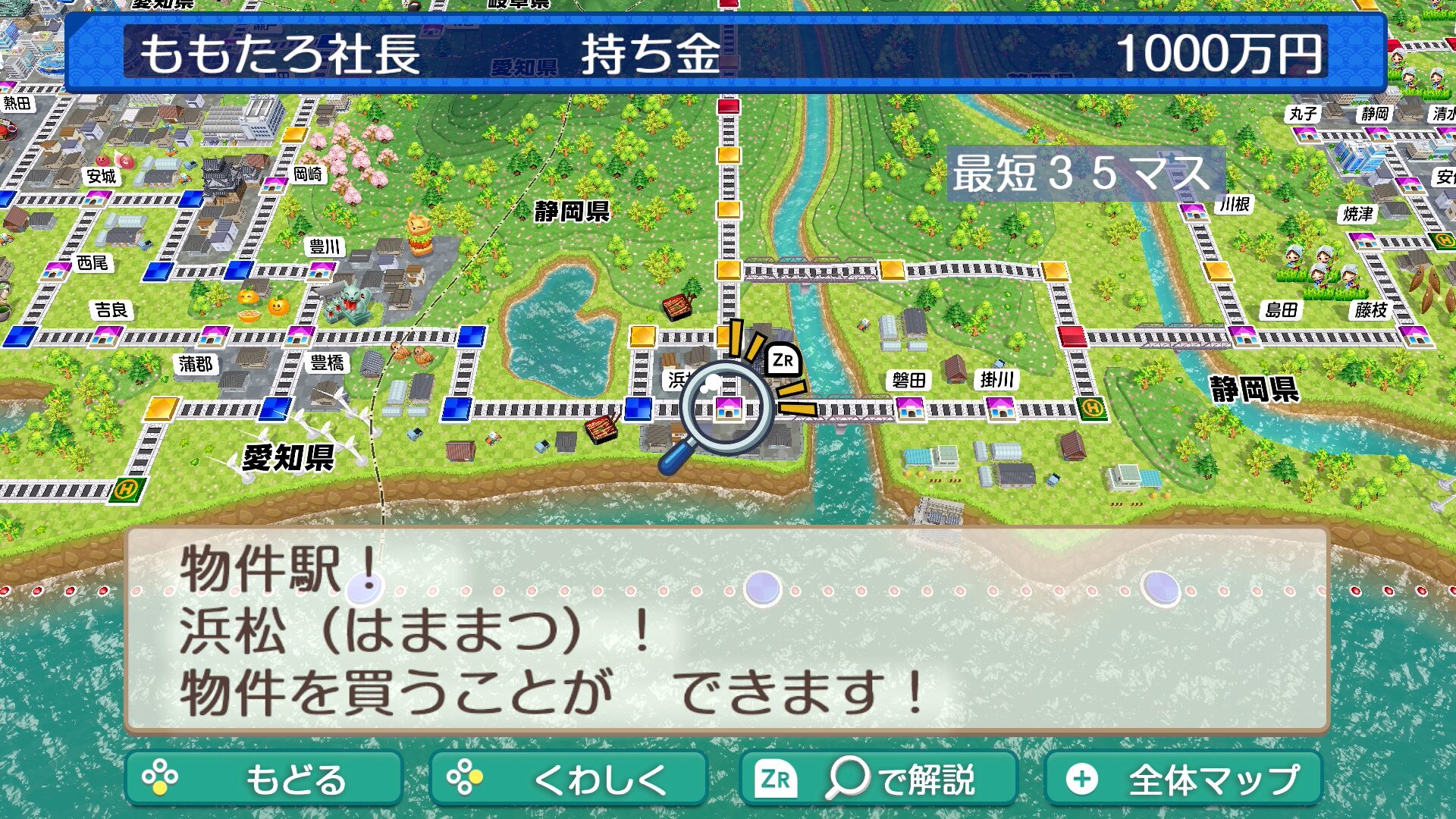Activate the で解説 explanation button
1456x819 pixels.
(x=878, y=779)
